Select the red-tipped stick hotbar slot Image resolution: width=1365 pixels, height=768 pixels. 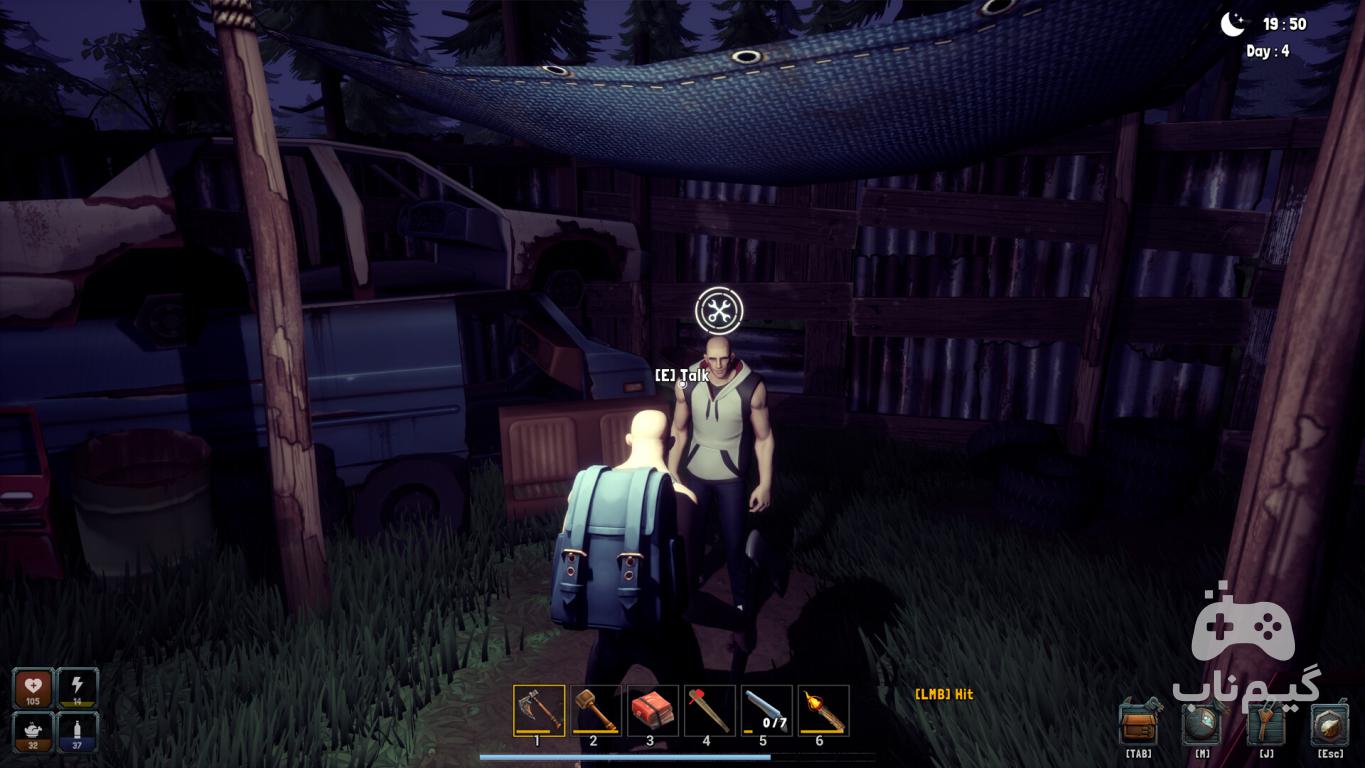709,710
